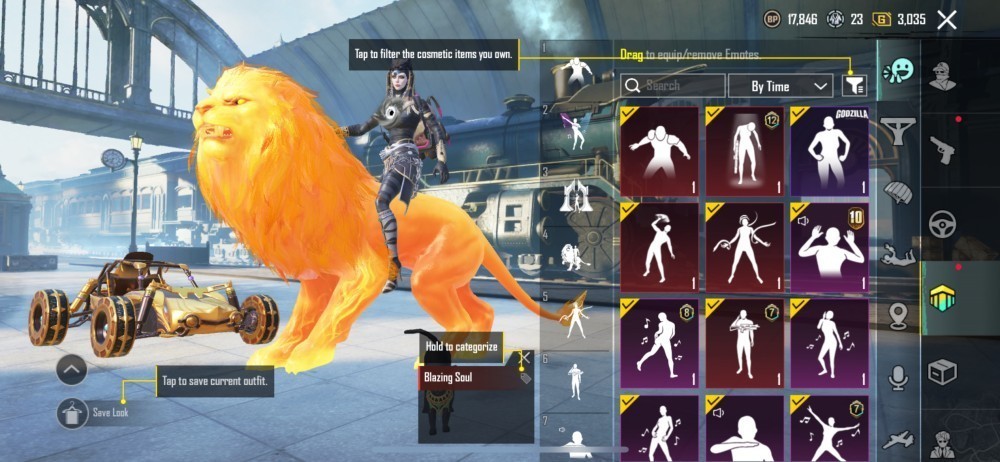This screenshot has width=1000, height=462.
Task: Open the location pin category
Action: coord(899,315)
